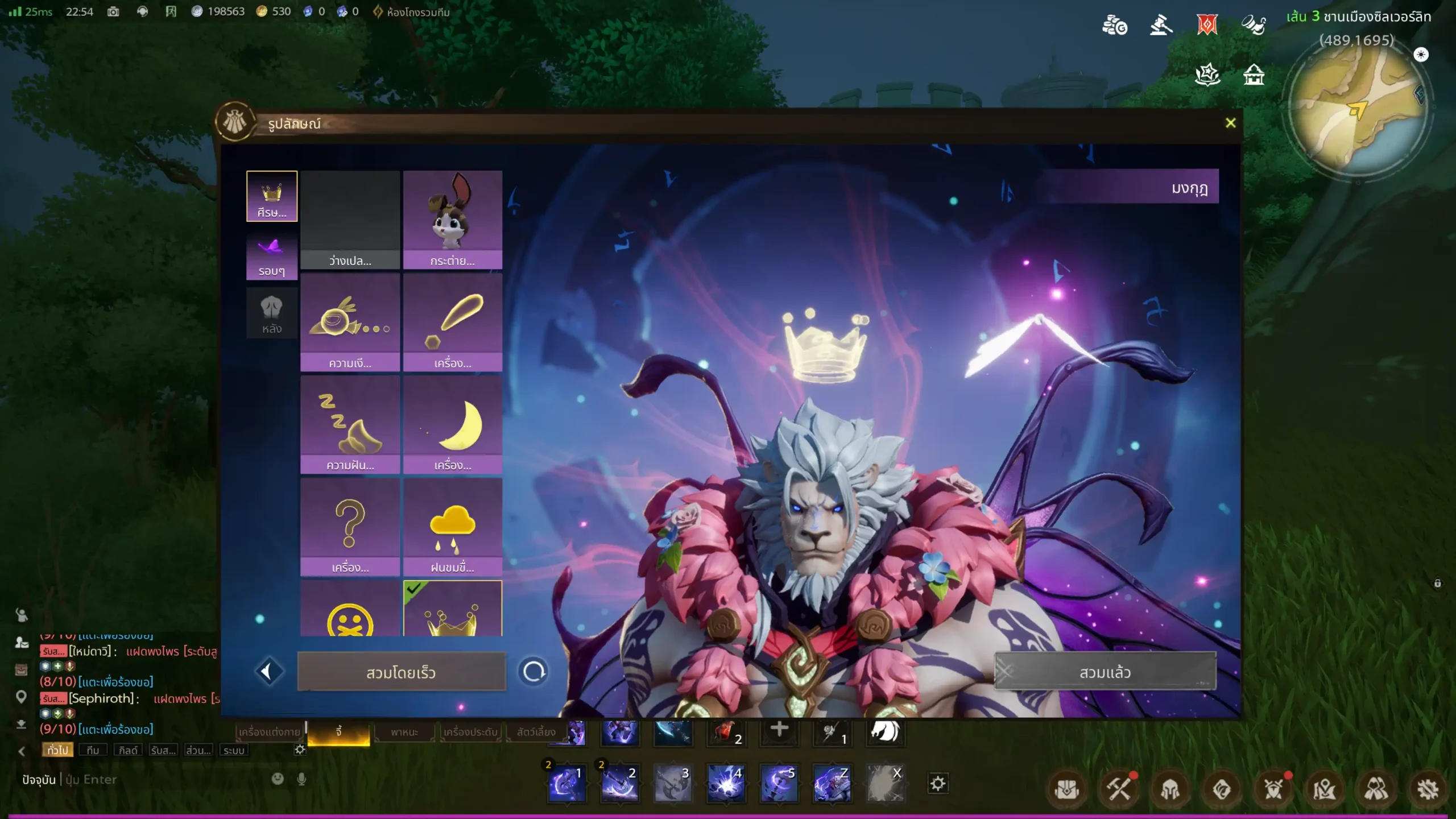Image resolution: width=1456 pixels, height=819 pixels.
Task: Select the golden rain cloud accessory
Action: pyautogui.click(x=453, y=527)
